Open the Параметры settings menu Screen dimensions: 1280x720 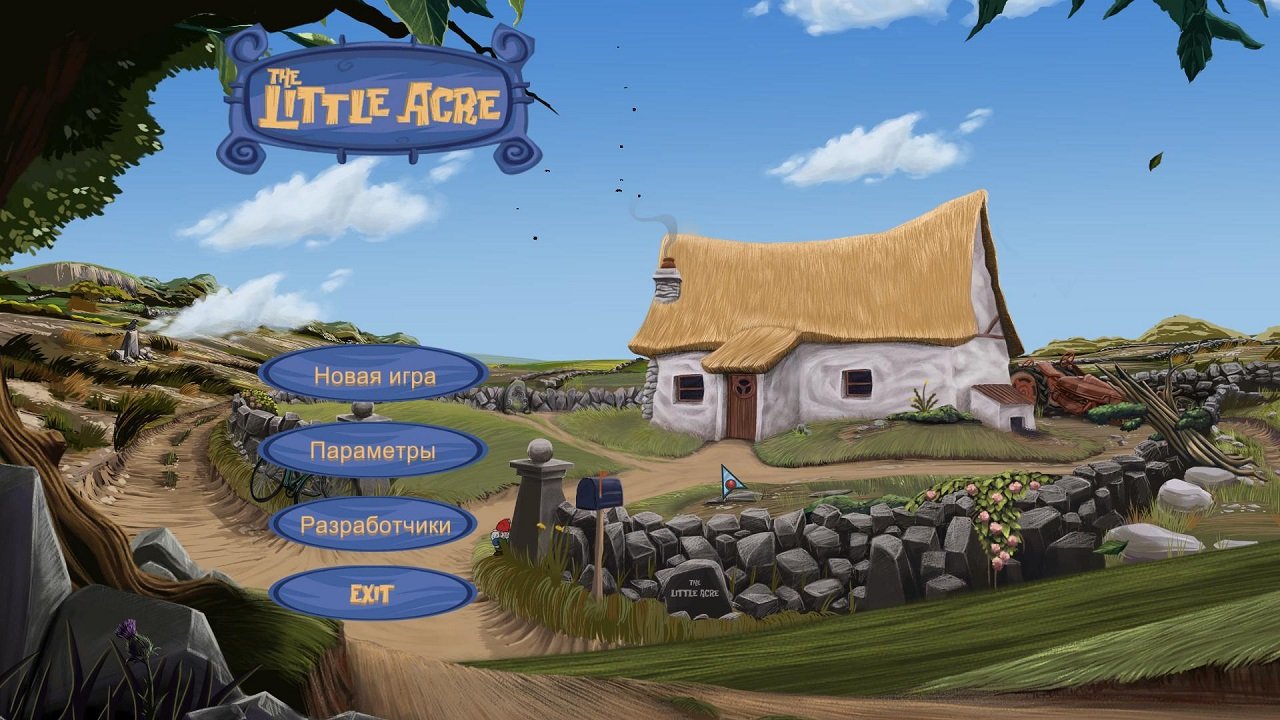click(372, 450)
